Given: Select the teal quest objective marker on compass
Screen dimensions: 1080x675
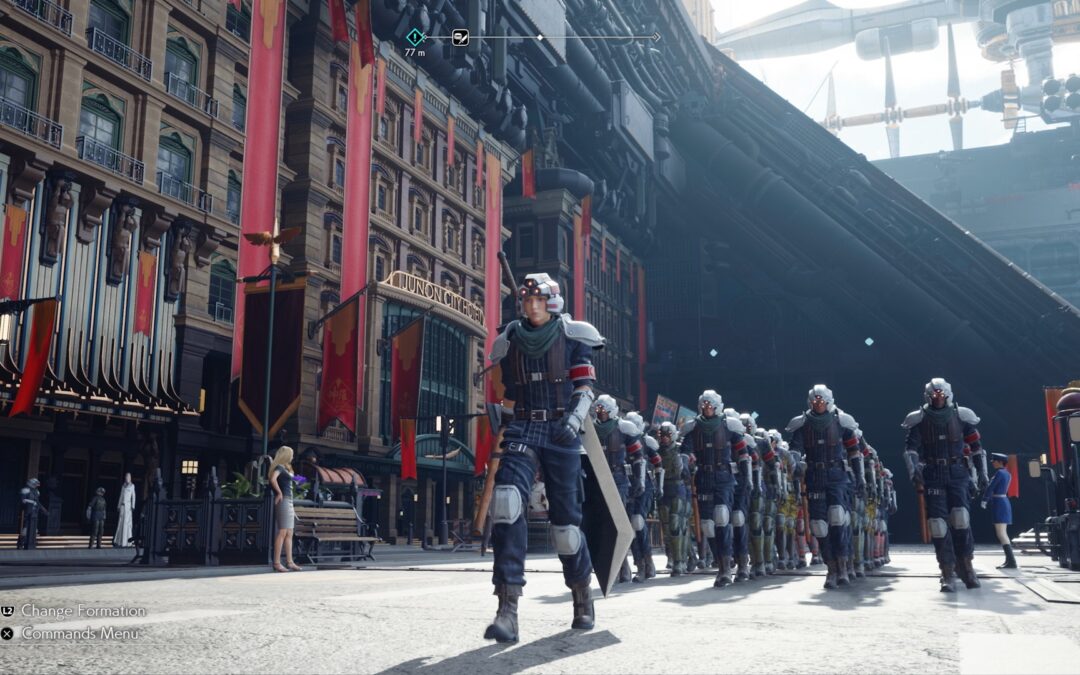Looking at the screenshot, I should point(414,37).
